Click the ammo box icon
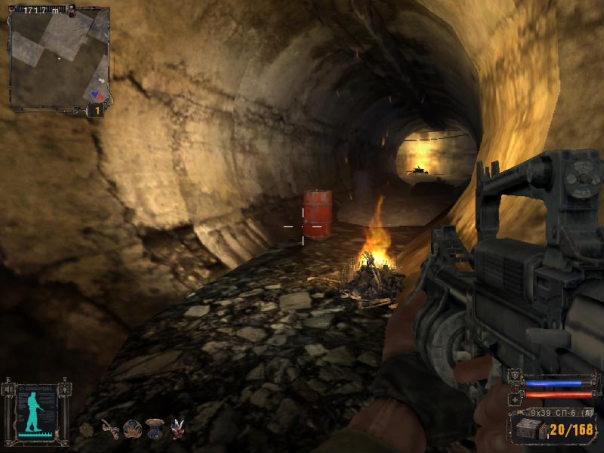This screenshot has height=453, width=604. [x=525, y=428]
